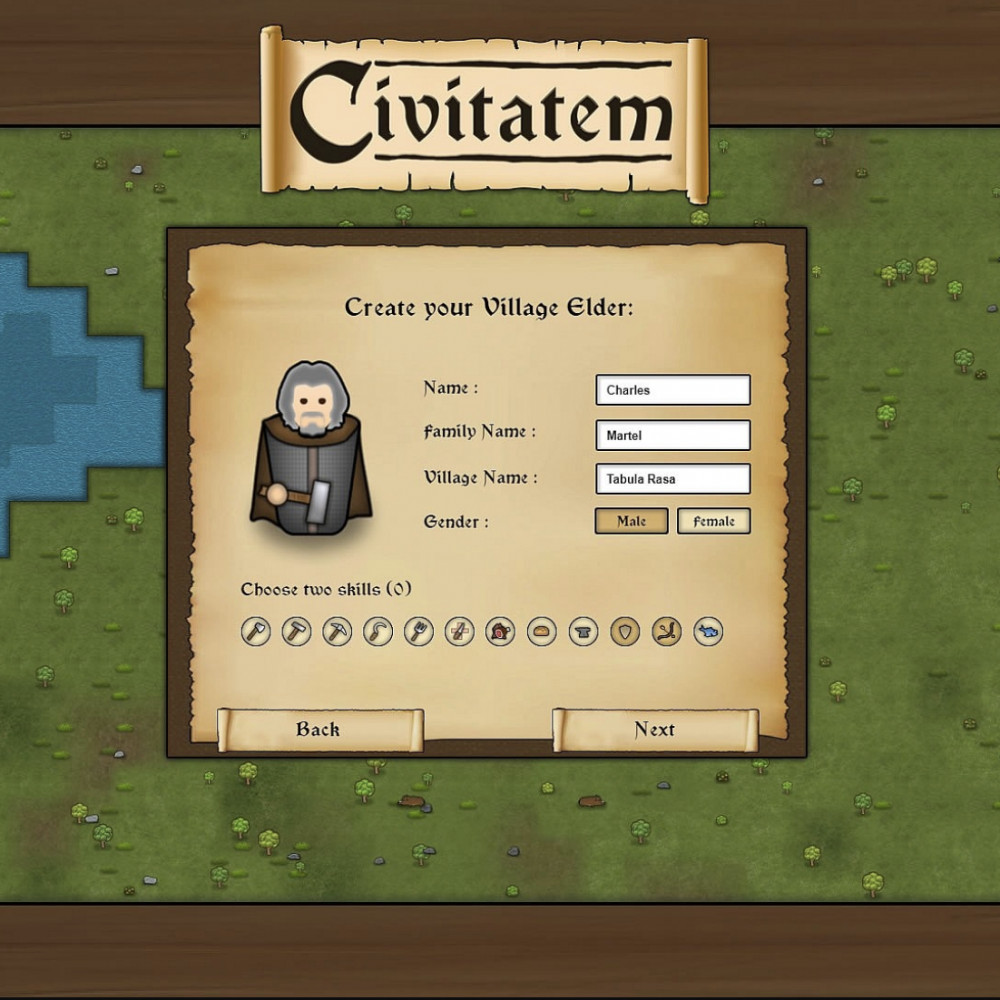Go Back from elder creation
Screen dimensions: 1000x1000
point(319,730)
